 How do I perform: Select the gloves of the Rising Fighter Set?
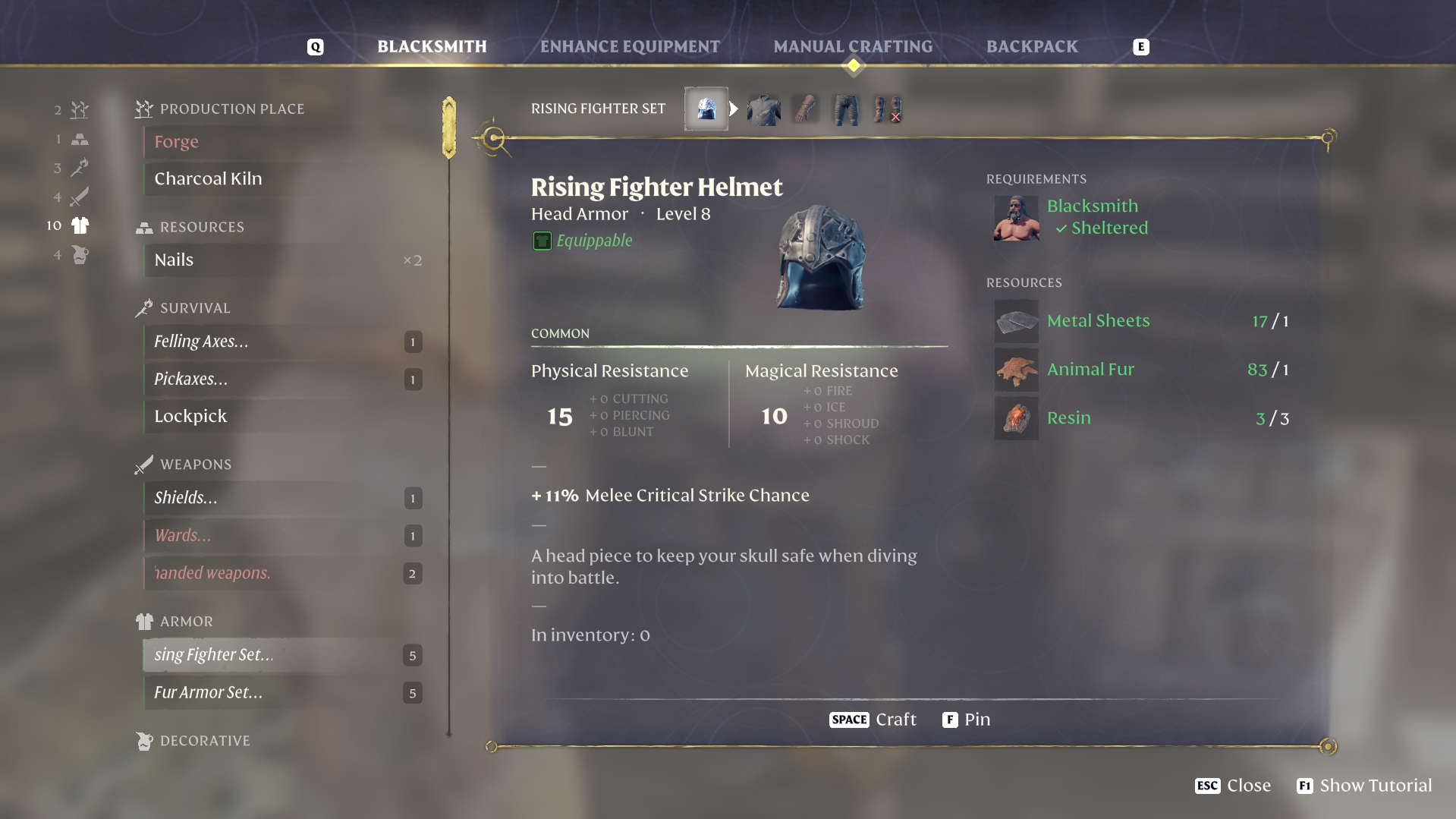[805, 109]
